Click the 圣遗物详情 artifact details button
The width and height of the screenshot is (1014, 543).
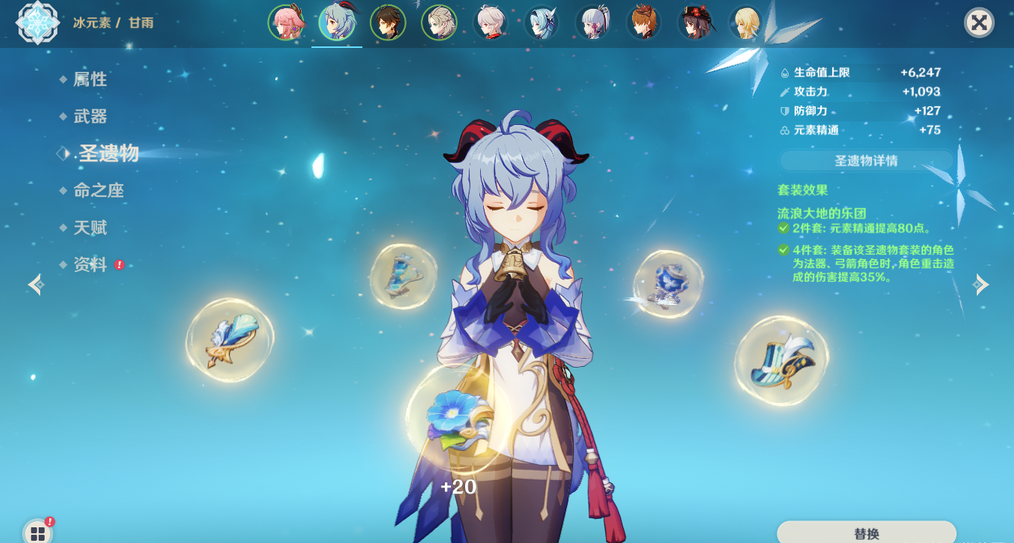[866, 161]
